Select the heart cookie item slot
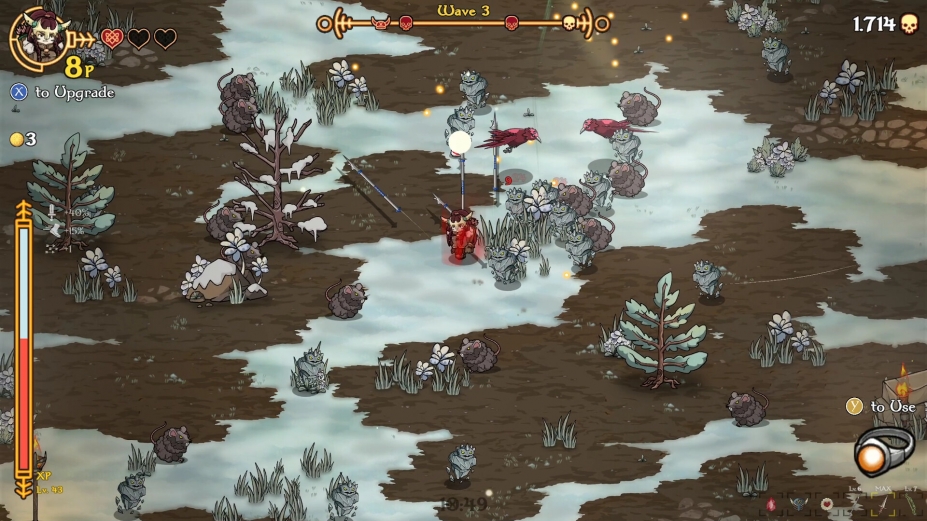927x521 pixels. coord(826,503)
